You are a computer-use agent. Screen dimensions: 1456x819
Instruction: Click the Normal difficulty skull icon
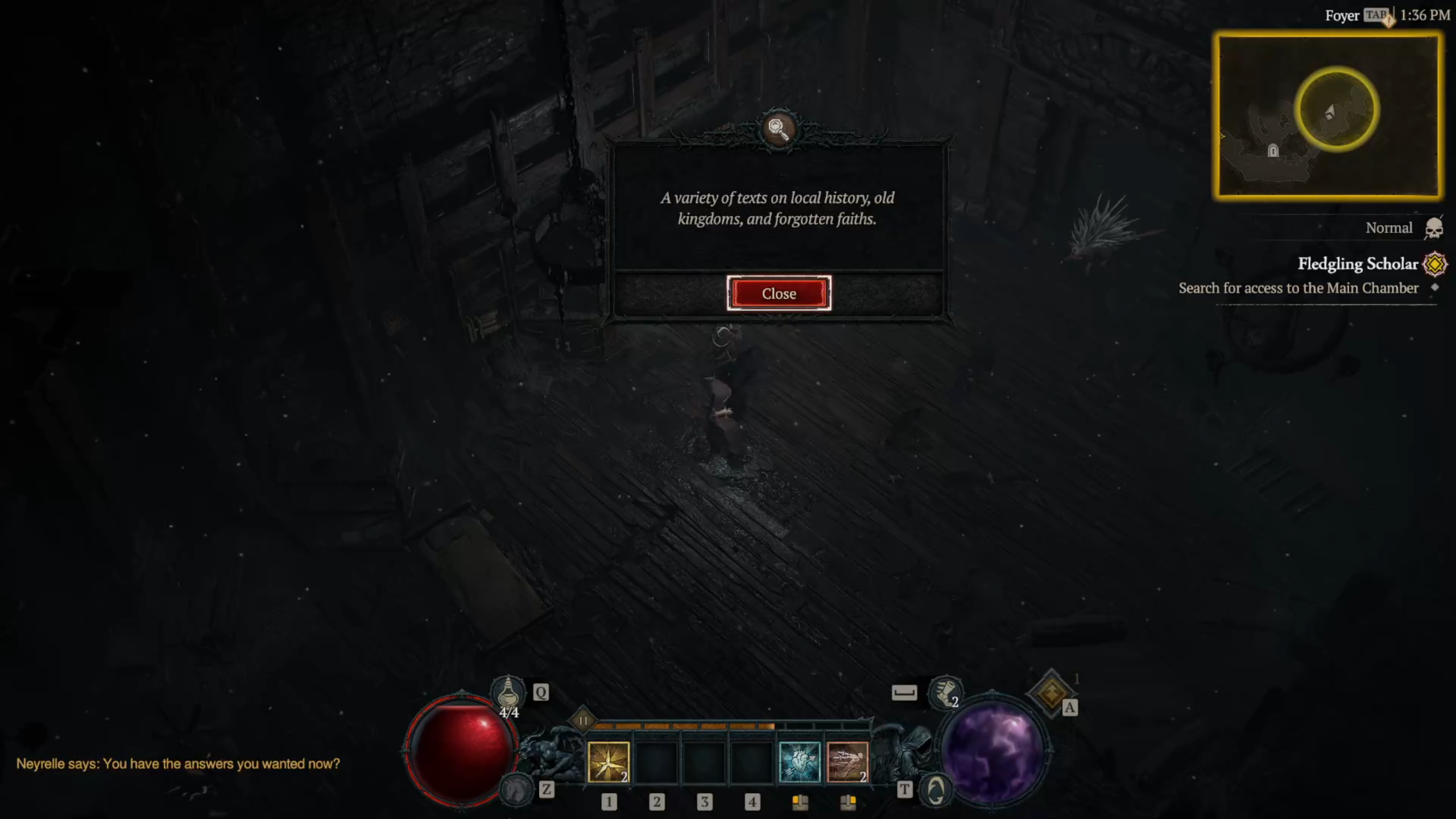pyautogui.click(x=1433, y=229)
